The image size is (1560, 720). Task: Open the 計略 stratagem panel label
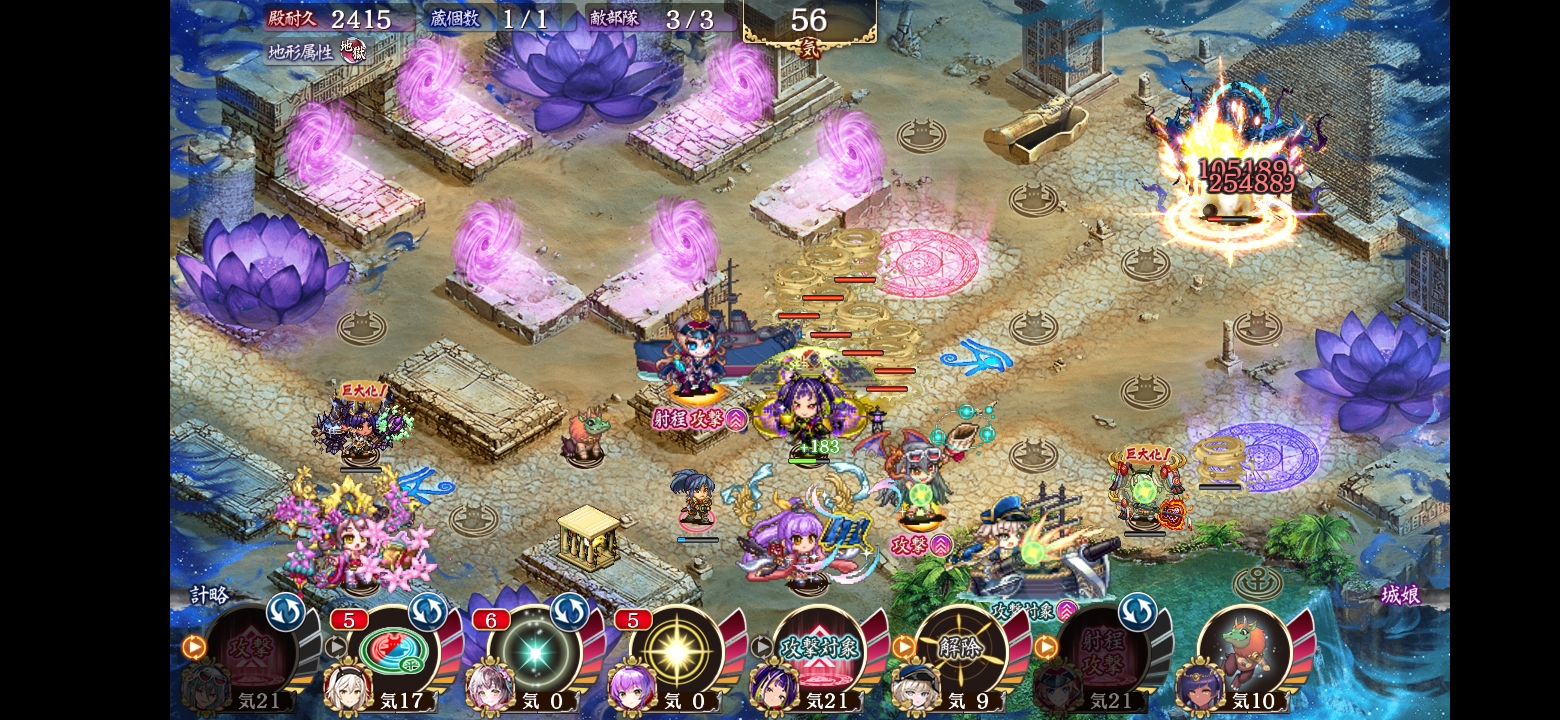click(x=210, y=595)
